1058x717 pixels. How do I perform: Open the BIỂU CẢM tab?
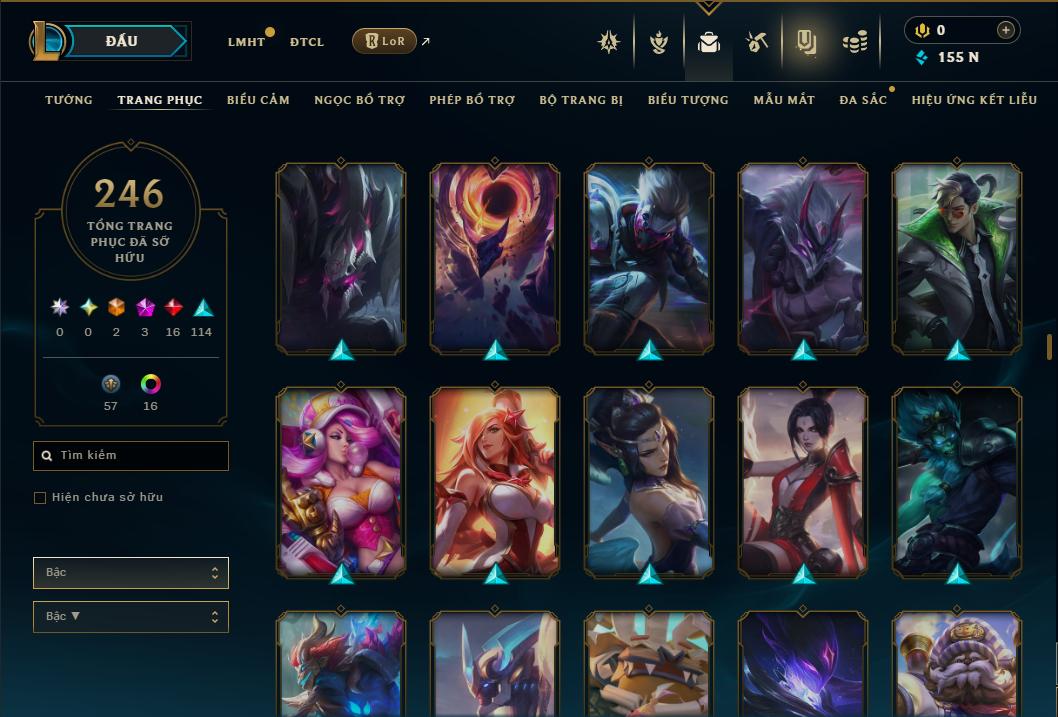(x=258, y=100)
